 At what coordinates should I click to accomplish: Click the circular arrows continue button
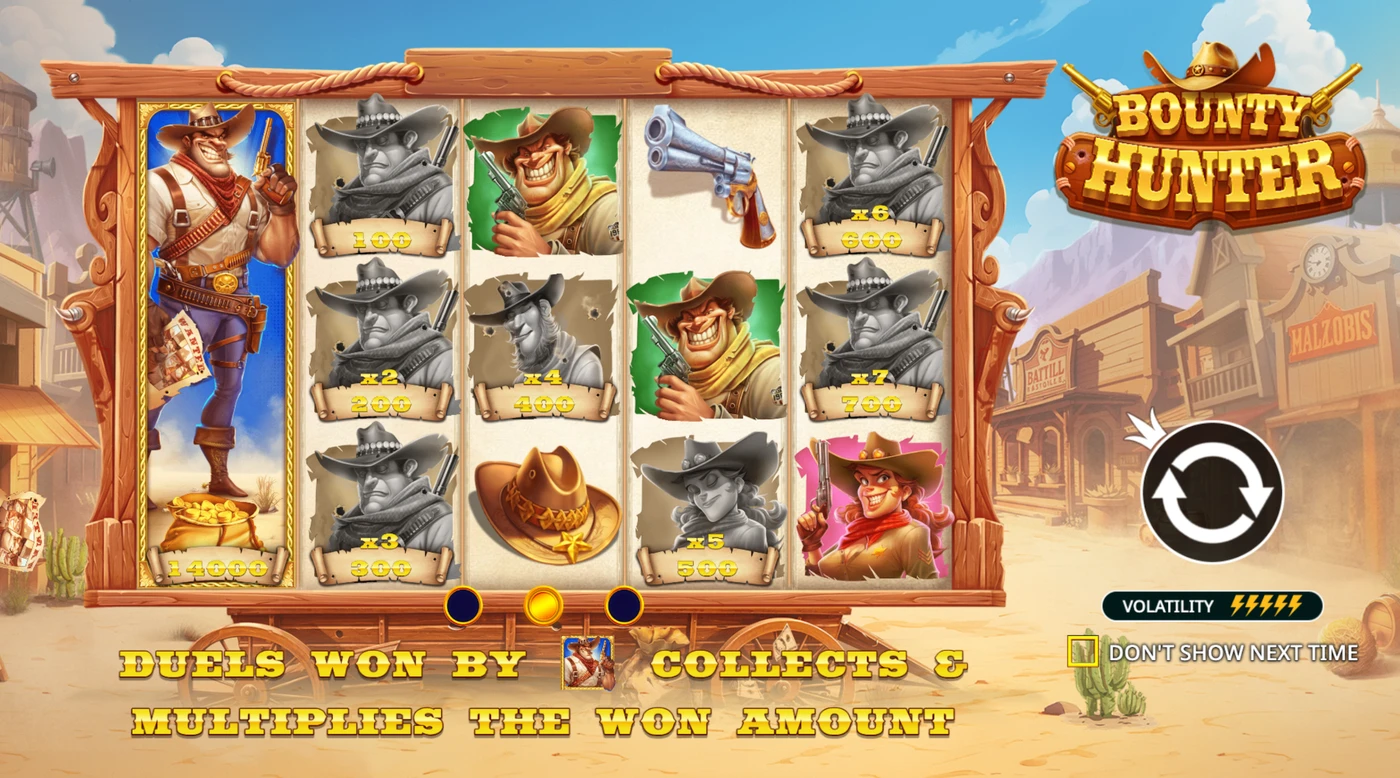[x=1211, y=491]
